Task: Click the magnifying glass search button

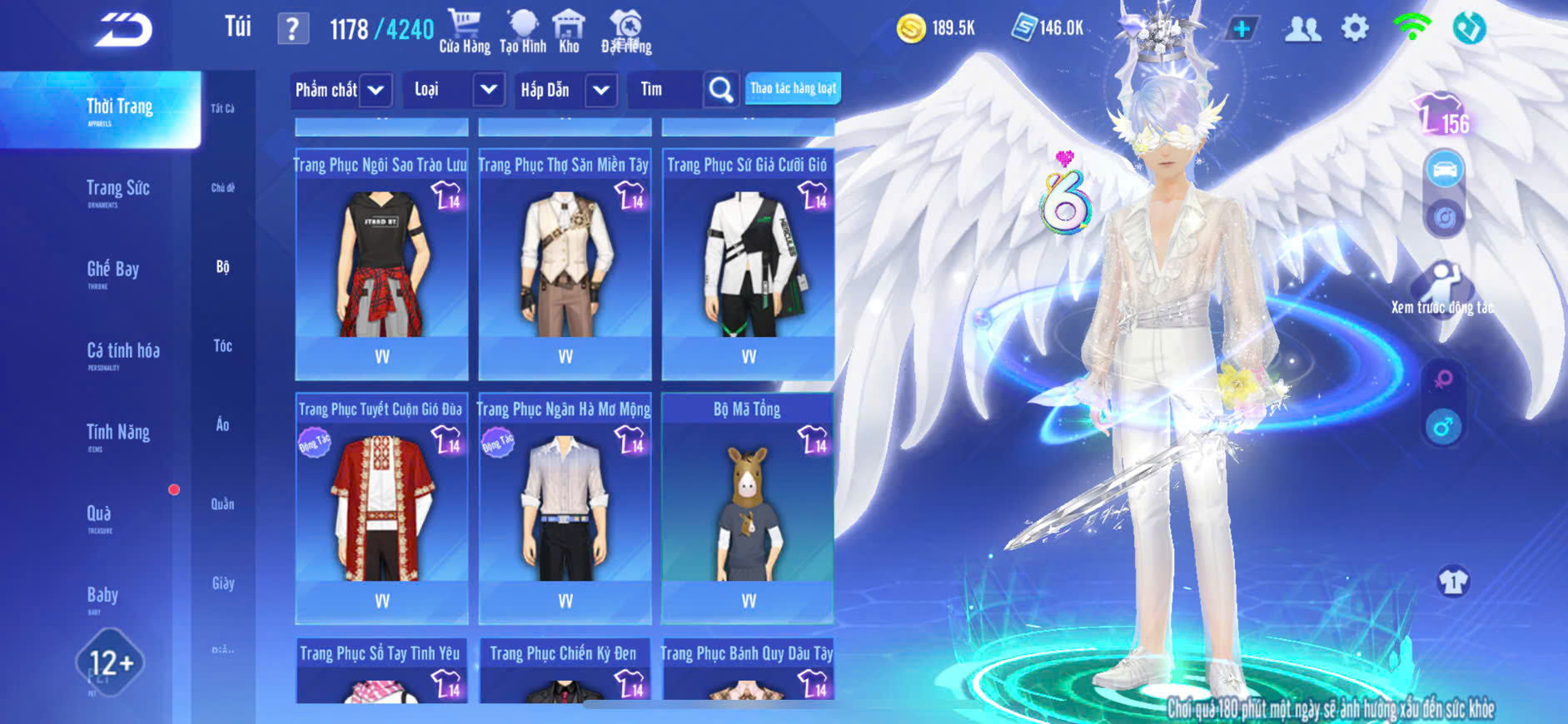Action: pos(721,90)
